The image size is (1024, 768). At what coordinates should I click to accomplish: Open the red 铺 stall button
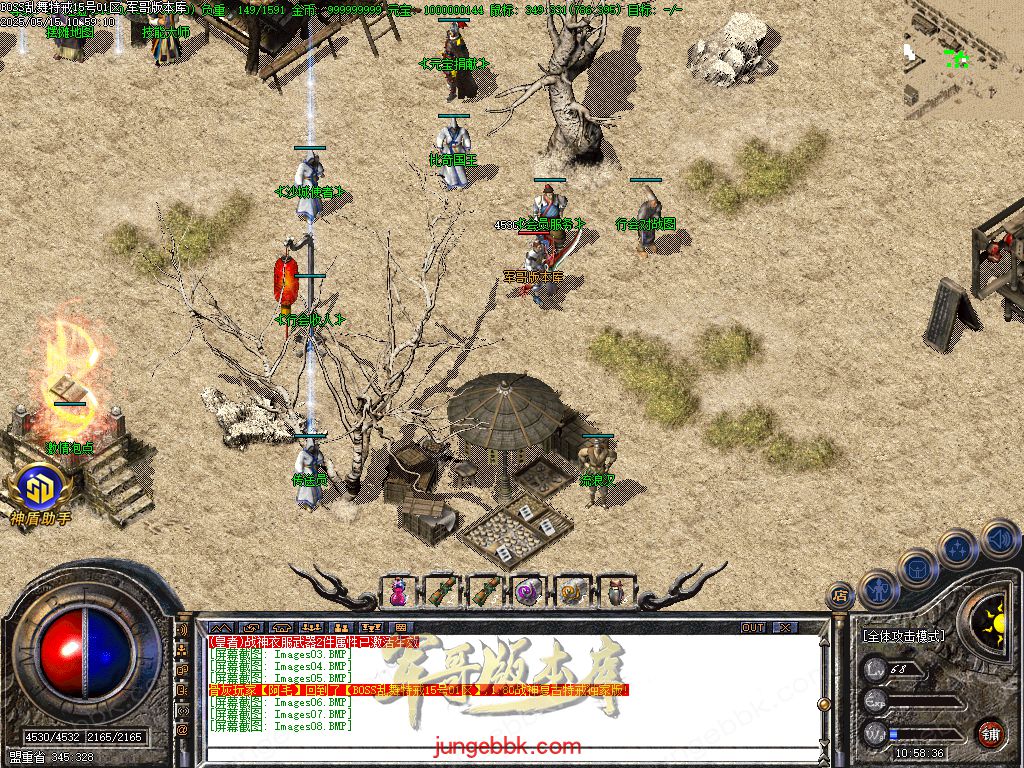click(991, 732)
